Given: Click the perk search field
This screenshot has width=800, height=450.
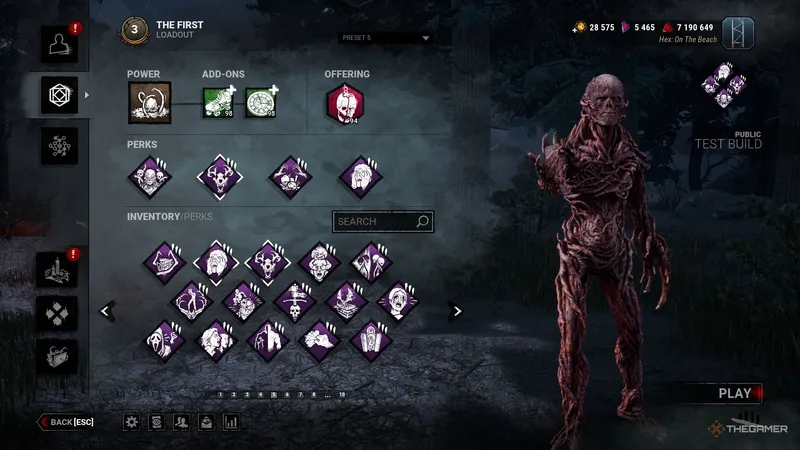Looking at the screenshot, I should [383, 221].
